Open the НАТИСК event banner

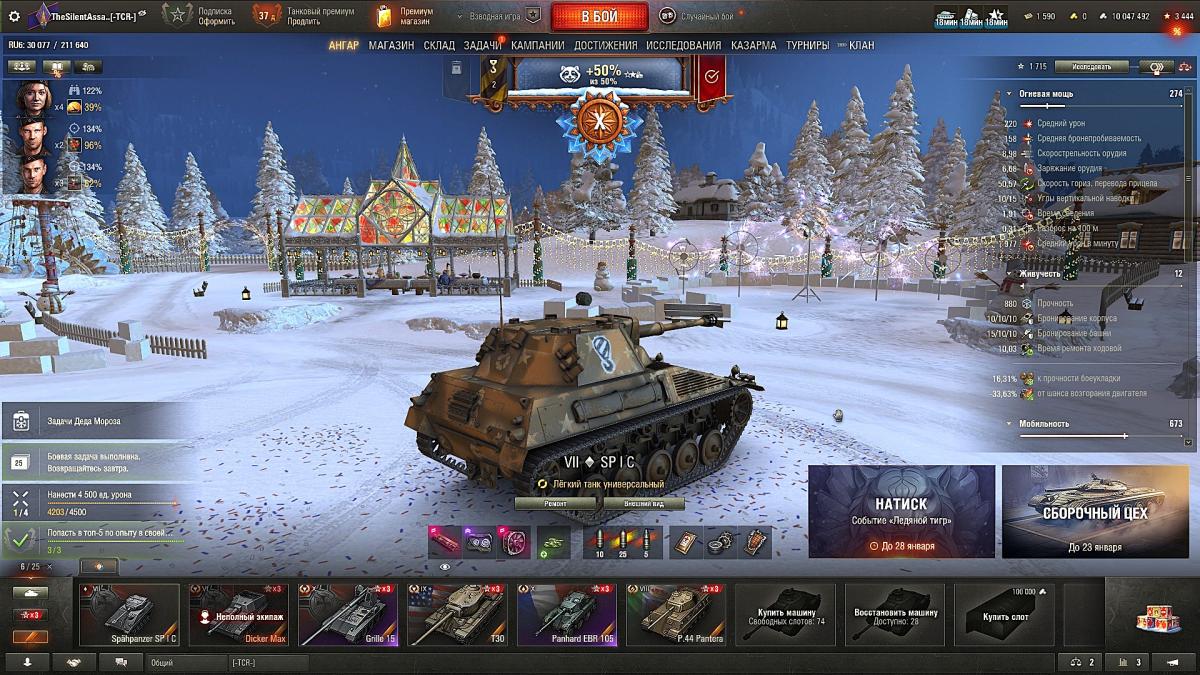click(901, 511)
